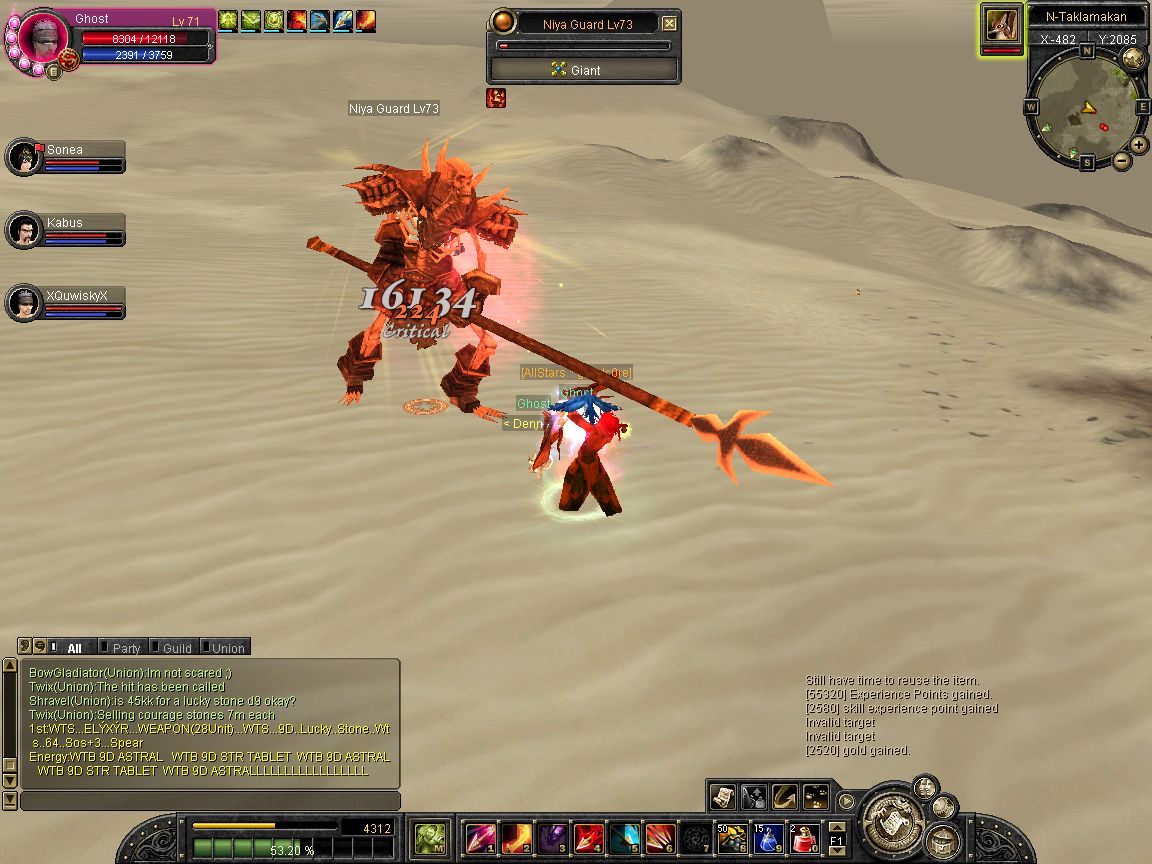Switch chat to the Party tab
1152x864 pixels.
click(x=125, y=648)
